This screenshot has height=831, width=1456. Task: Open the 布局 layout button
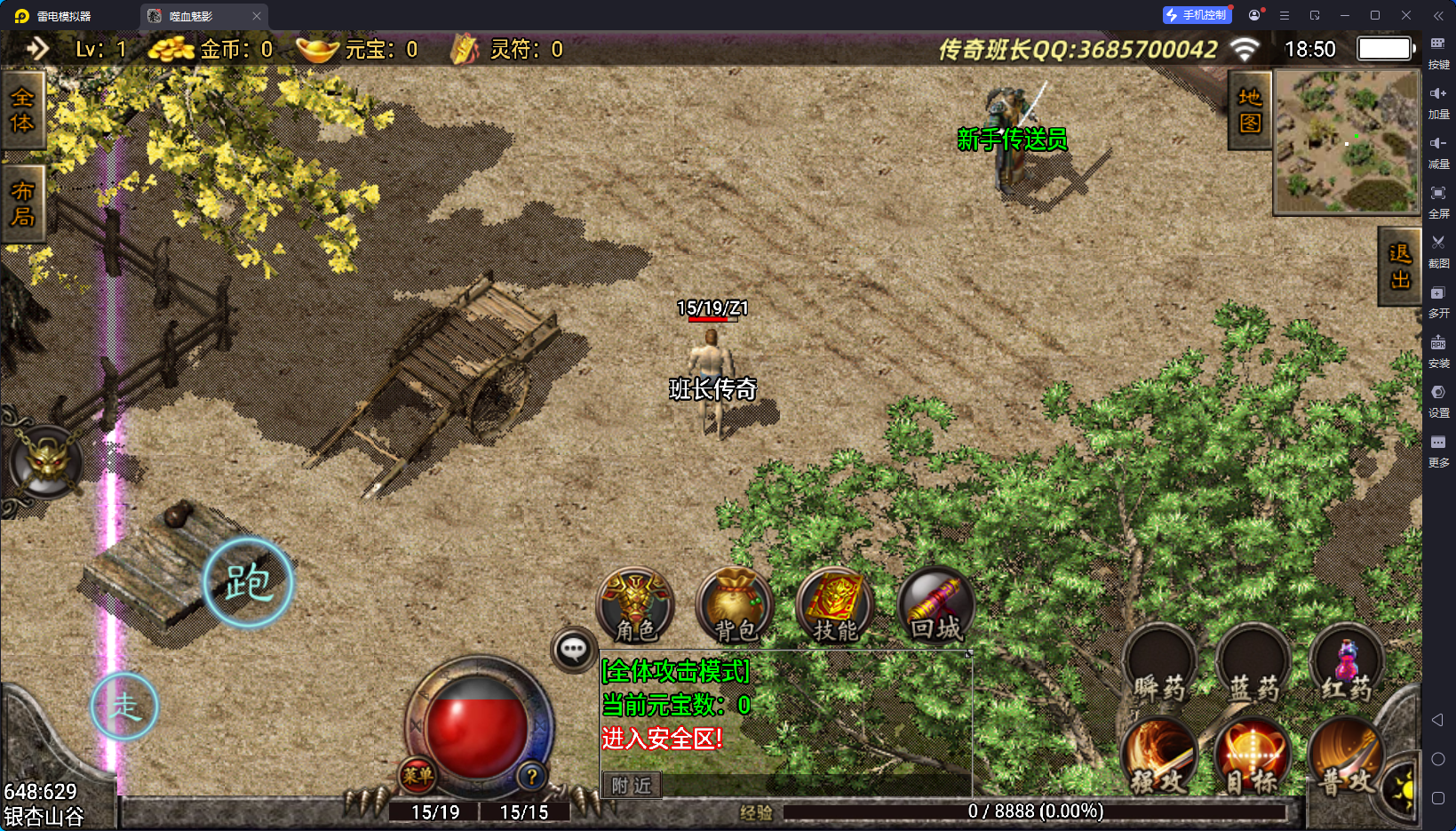pos(22,204)
